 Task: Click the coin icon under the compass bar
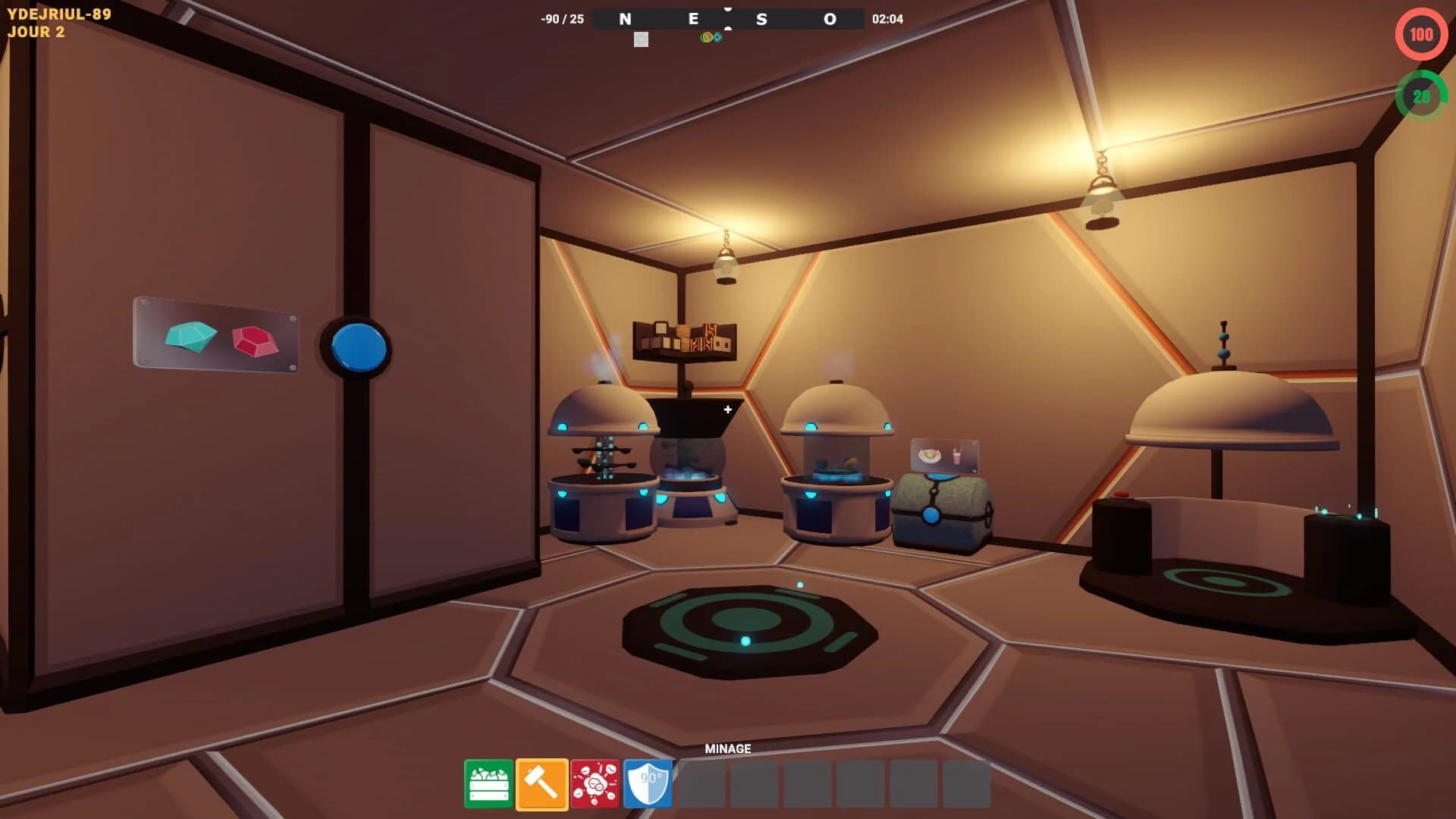(708, 37)
